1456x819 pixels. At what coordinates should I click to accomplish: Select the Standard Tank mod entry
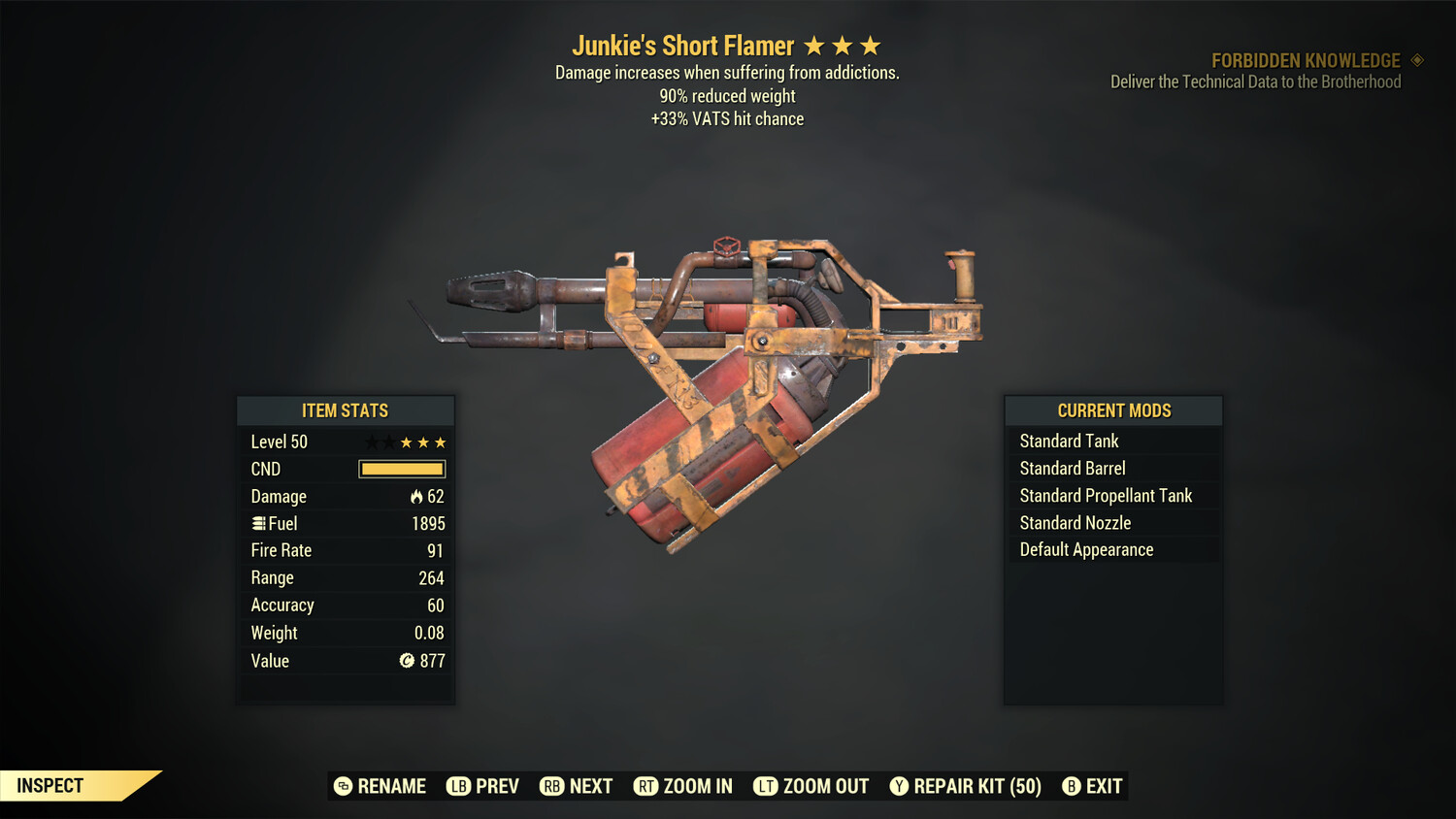[1068, 441]
